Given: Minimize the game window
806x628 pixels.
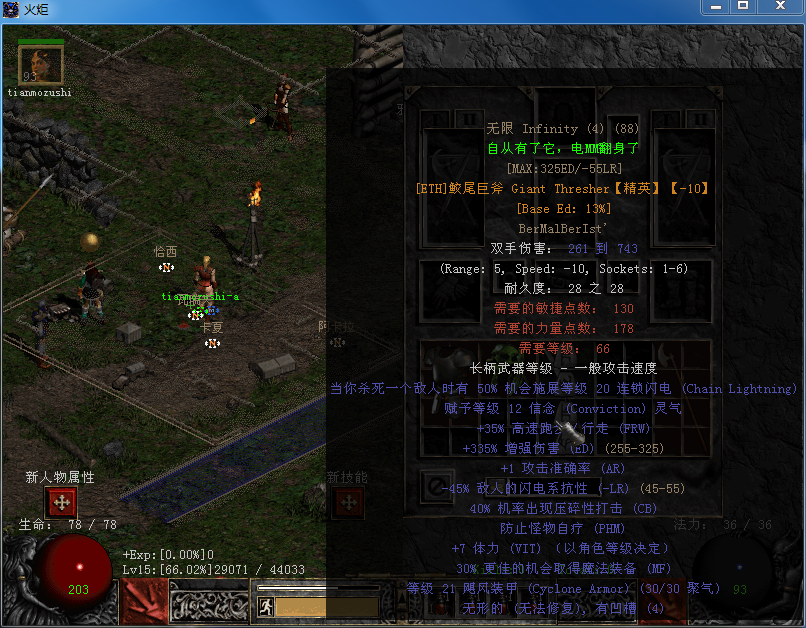Looking at the screenshot, I should (716, 7).
